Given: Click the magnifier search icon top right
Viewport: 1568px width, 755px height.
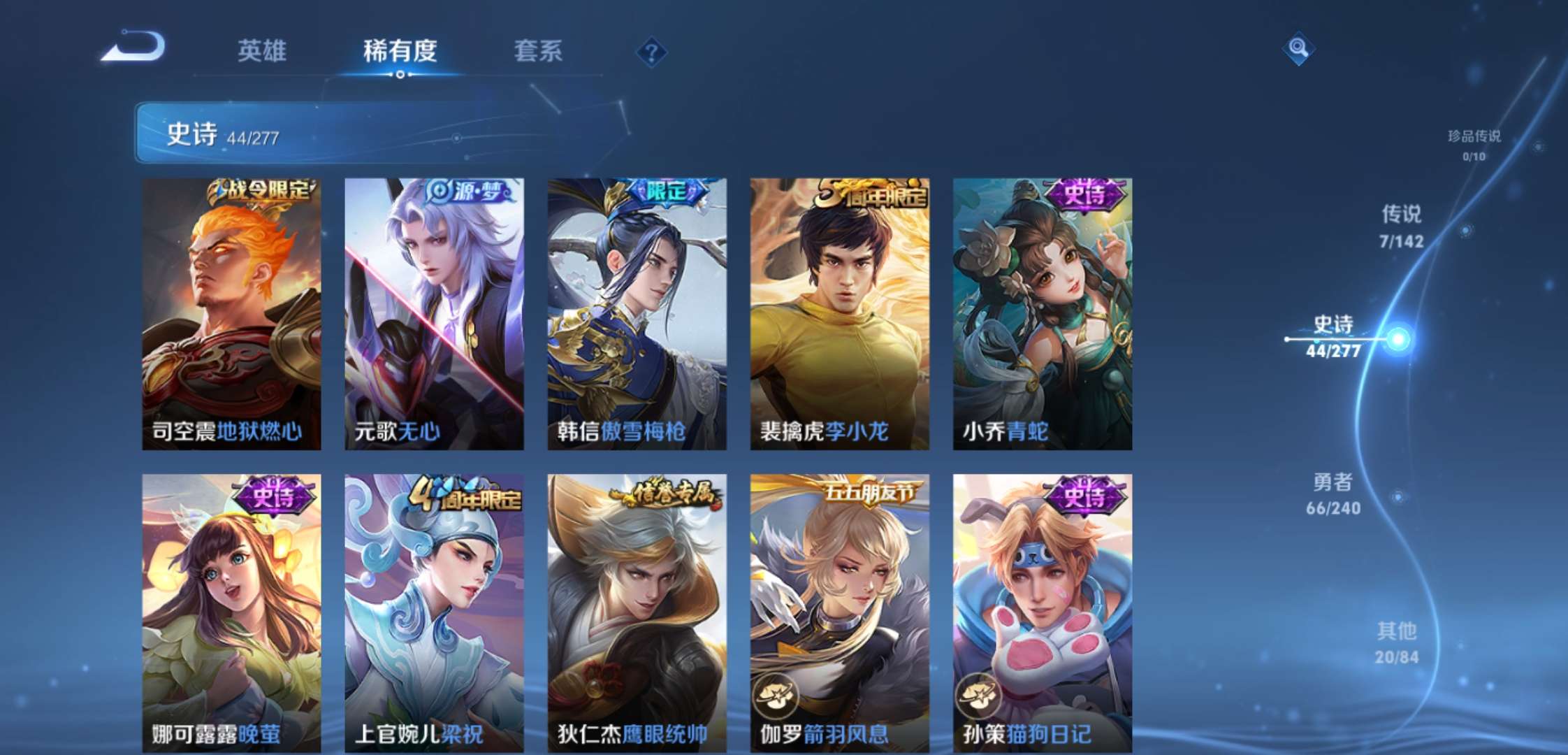Looking at the screenshot, I should (1298, 50).
